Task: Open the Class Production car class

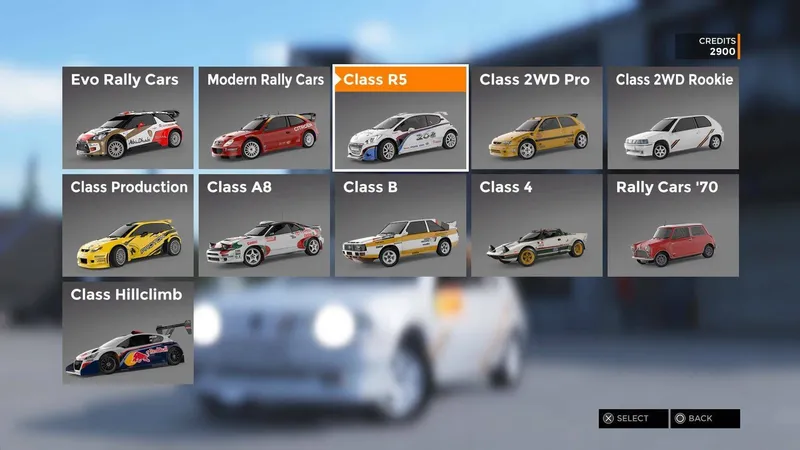Action: (x=128, y=225)
